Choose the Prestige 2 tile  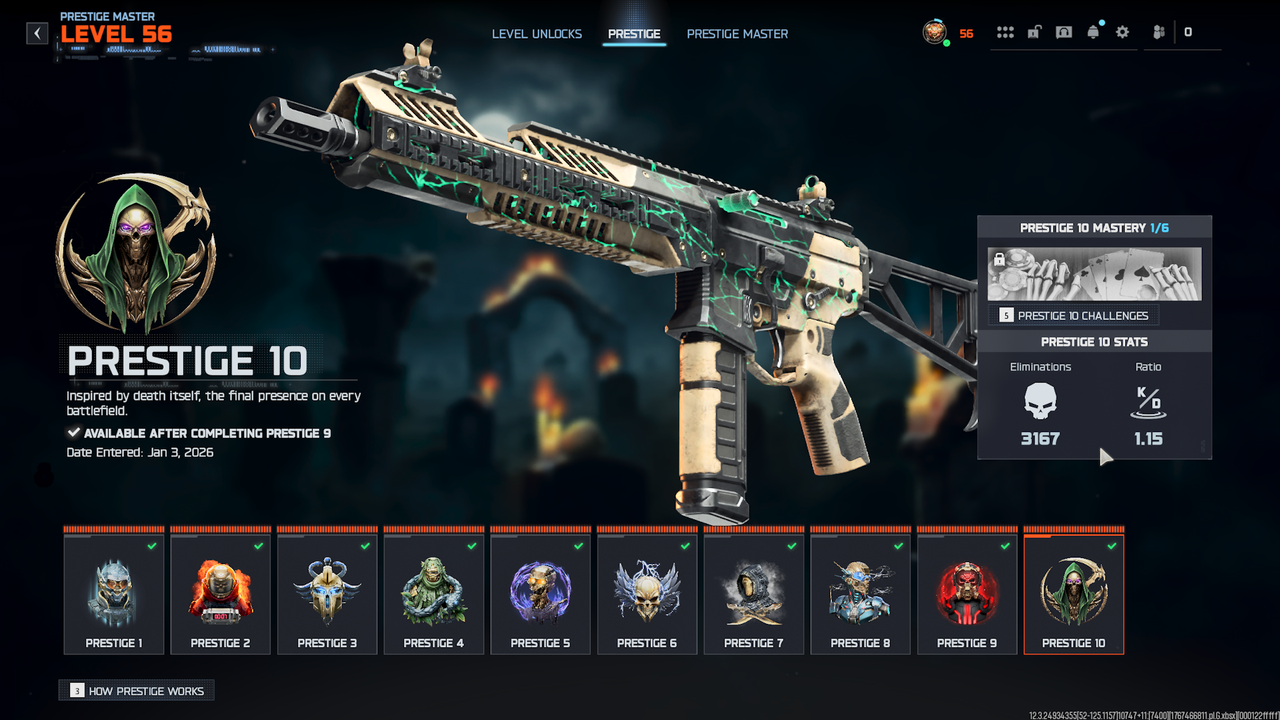pos(220,595)
